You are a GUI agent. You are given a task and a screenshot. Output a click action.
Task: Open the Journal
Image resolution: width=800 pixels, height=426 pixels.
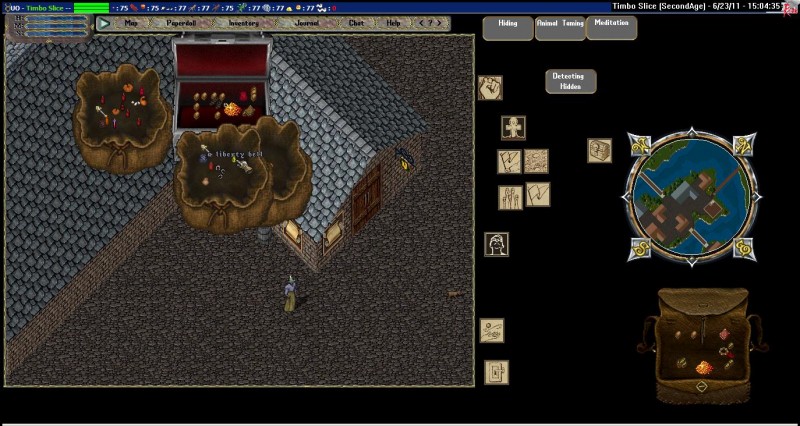307,23
